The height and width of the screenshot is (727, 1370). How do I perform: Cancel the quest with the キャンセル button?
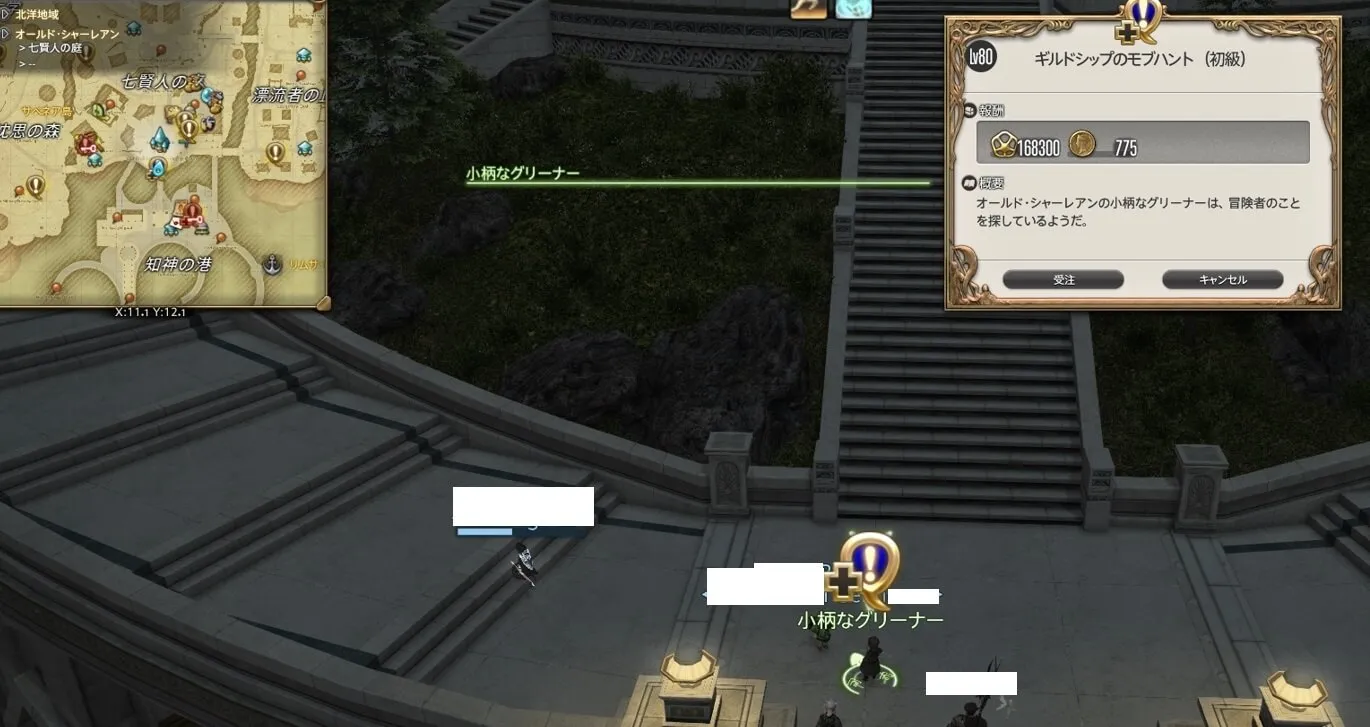pos(1222,280)
